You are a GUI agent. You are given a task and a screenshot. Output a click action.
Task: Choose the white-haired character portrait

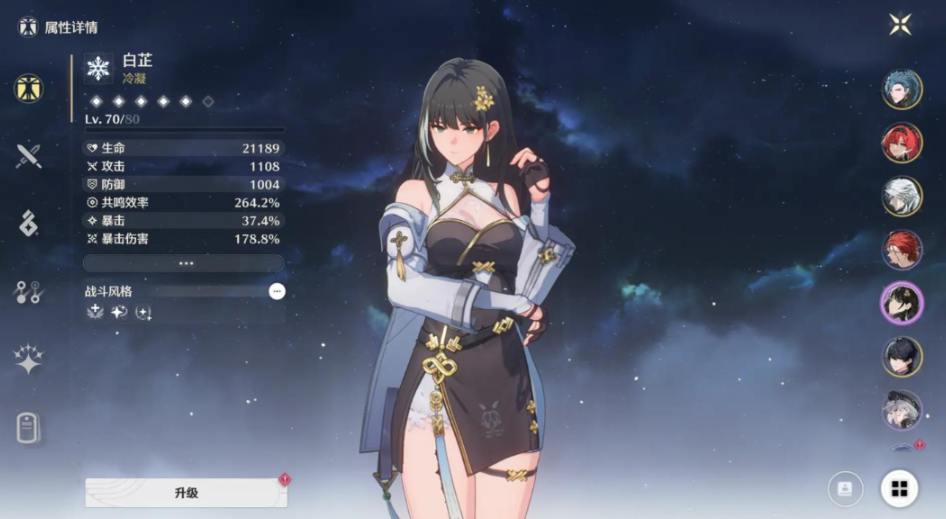(x=902, y=196)
